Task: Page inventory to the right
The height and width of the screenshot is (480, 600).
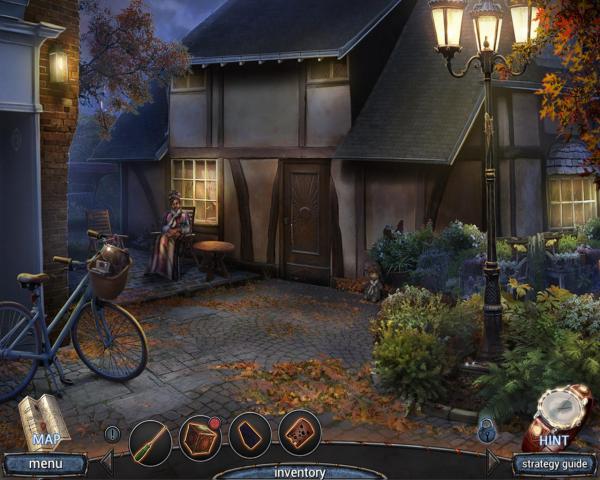Action: [493, 461]
